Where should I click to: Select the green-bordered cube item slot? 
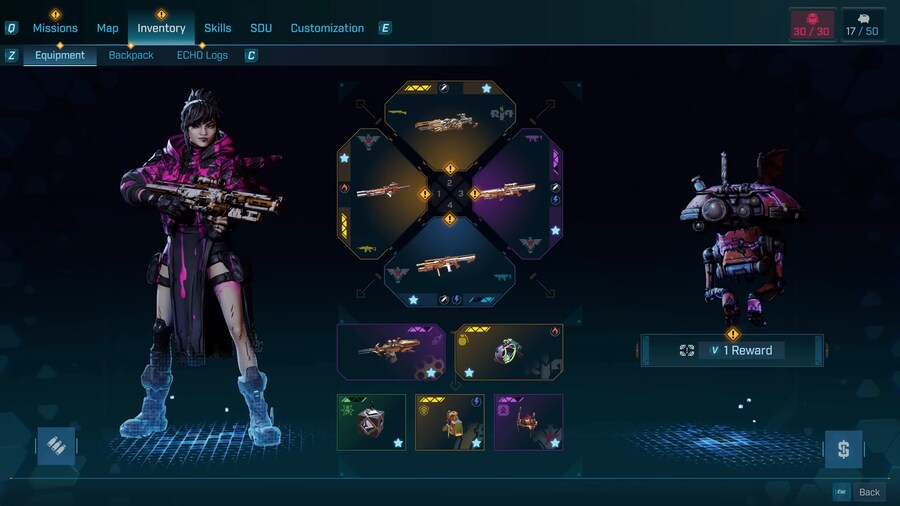(x=371, y=422)
